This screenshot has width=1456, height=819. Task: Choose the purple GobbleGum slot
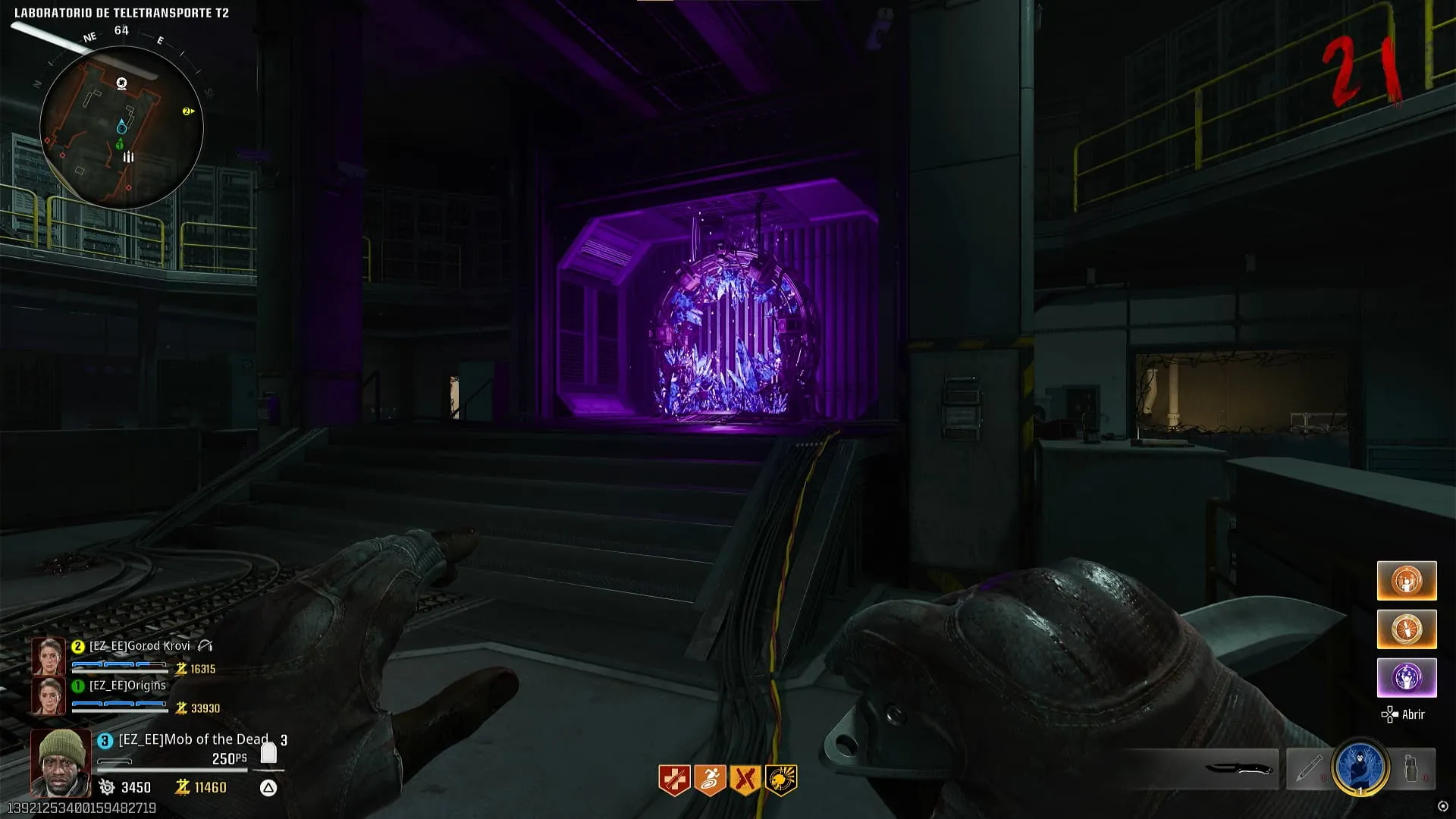point(1407,677)
